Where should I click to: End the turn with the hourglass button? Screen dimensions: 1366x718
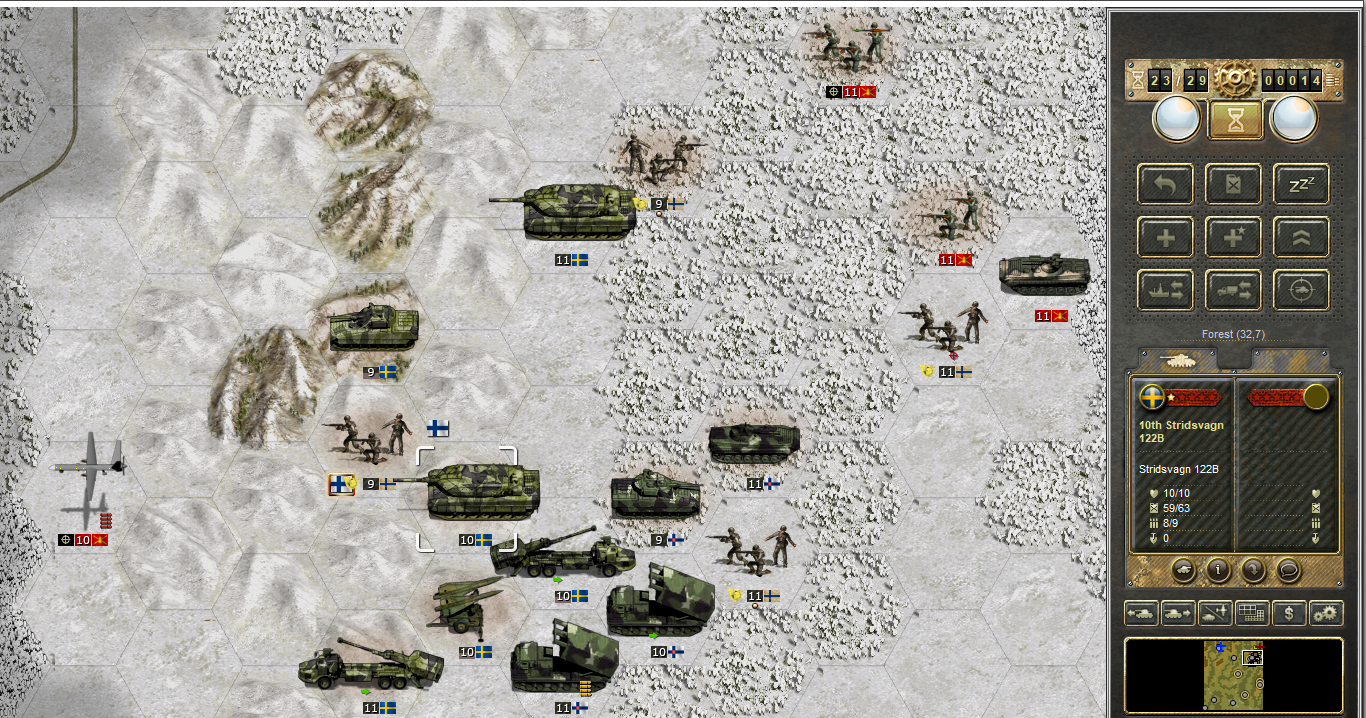[x=1233, y=120]
